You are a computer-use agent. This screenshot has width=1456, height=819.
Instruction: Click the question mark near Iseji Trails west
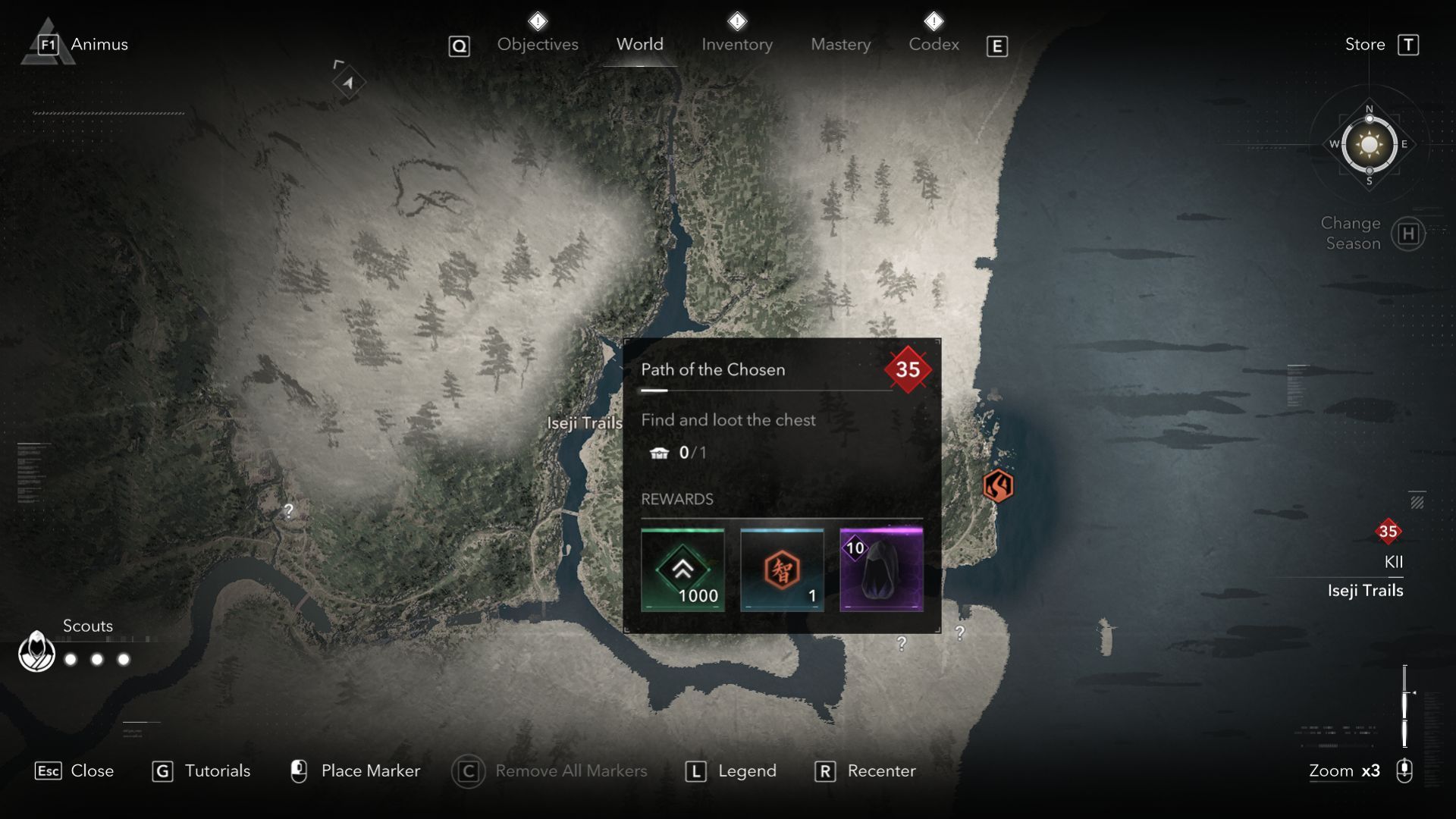[288, 510]
